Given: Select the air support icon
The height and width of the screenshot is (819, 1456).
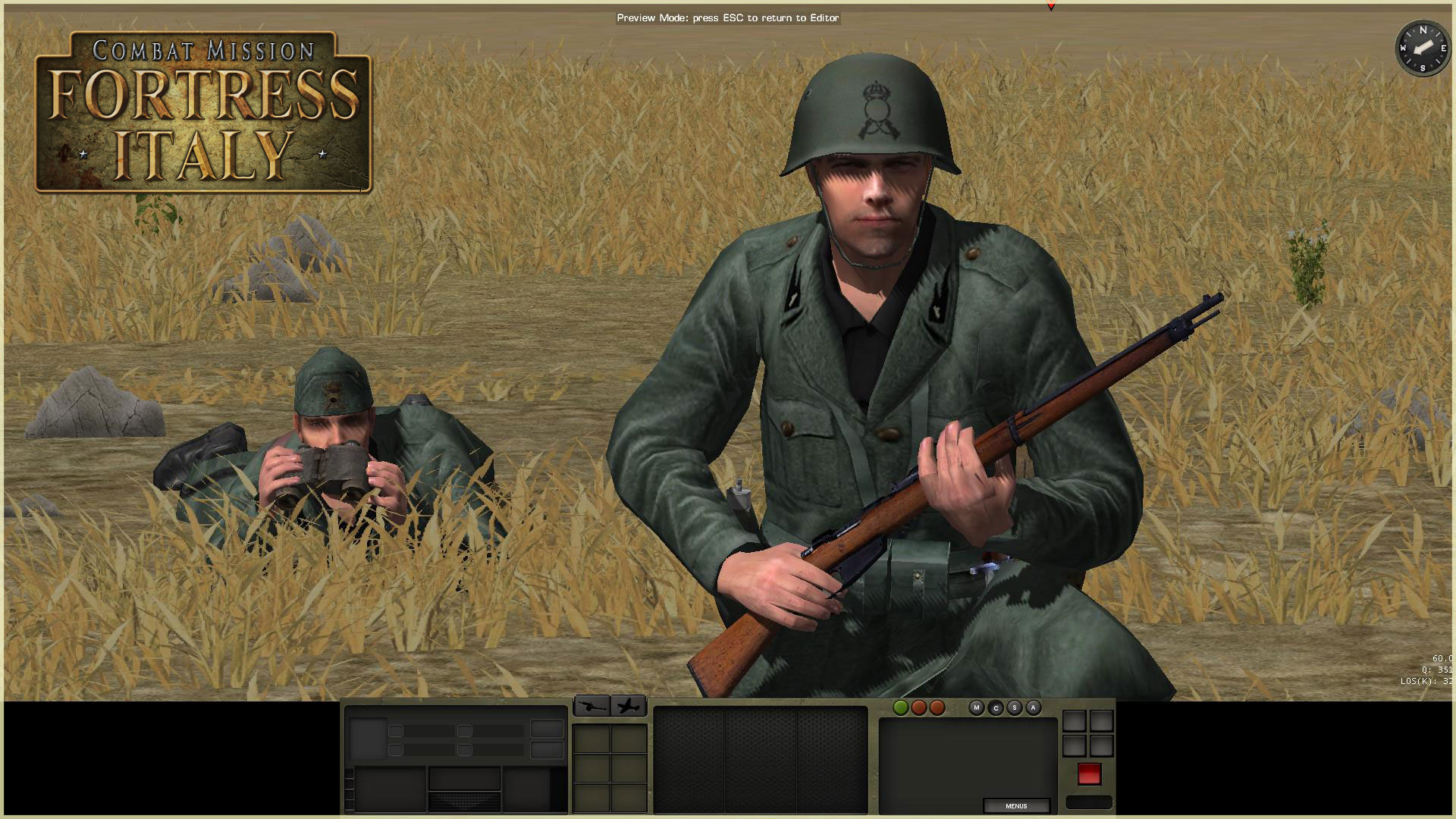Looking at the screenshot, I should coord(627,705).
